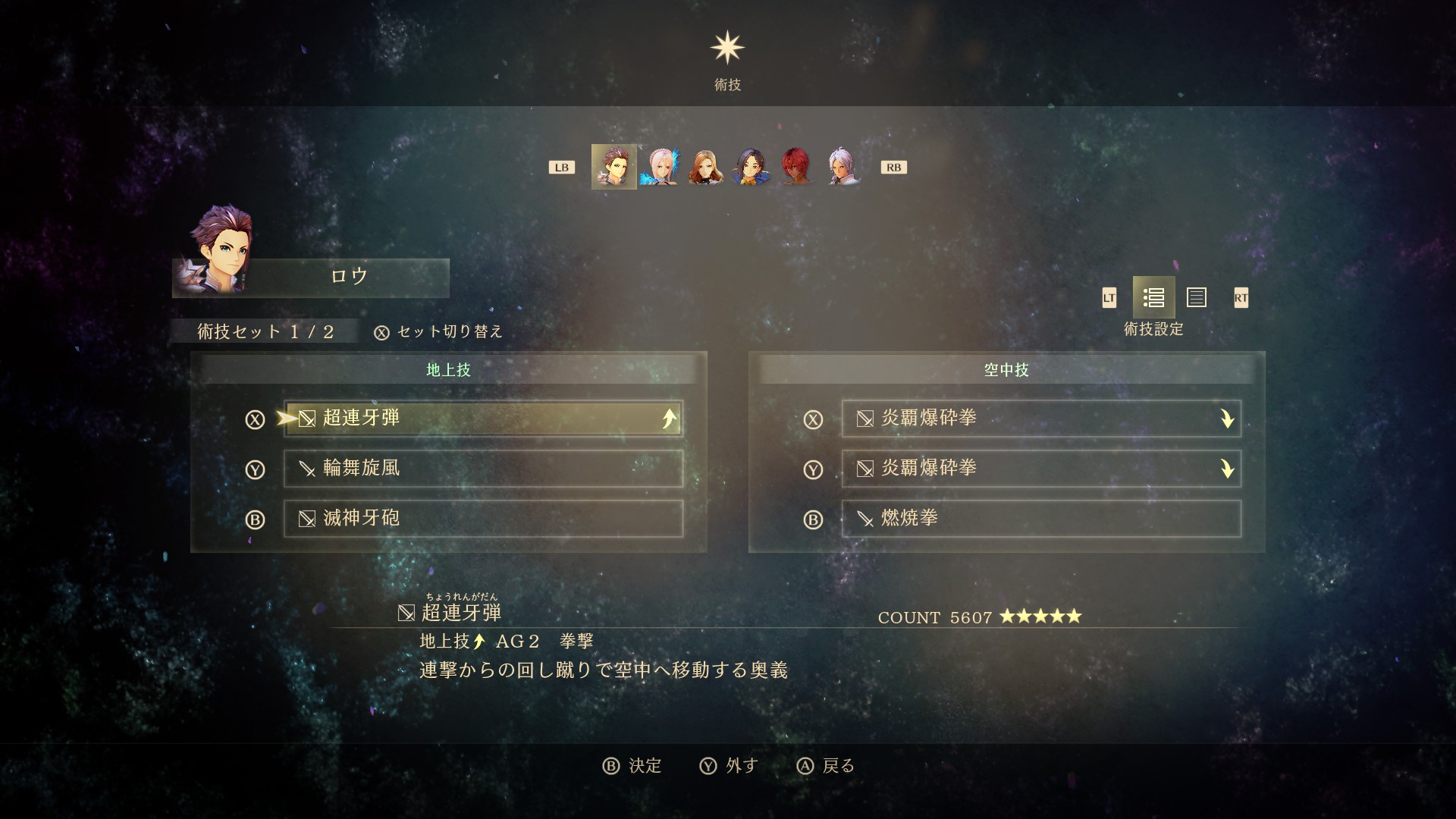
Task: Select the 燃焼拳 aerial arte slot
Action: 1040,519
